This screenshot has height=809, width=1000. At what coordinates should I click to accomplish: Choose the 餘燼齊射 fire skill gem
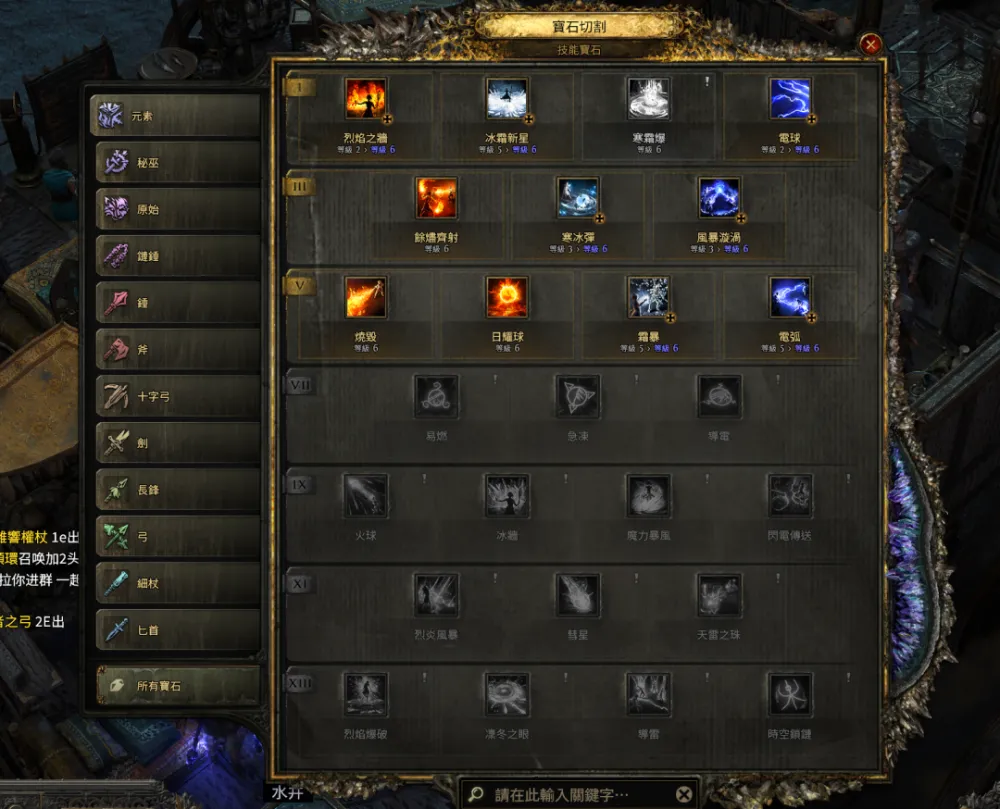(x=436, y=198)
